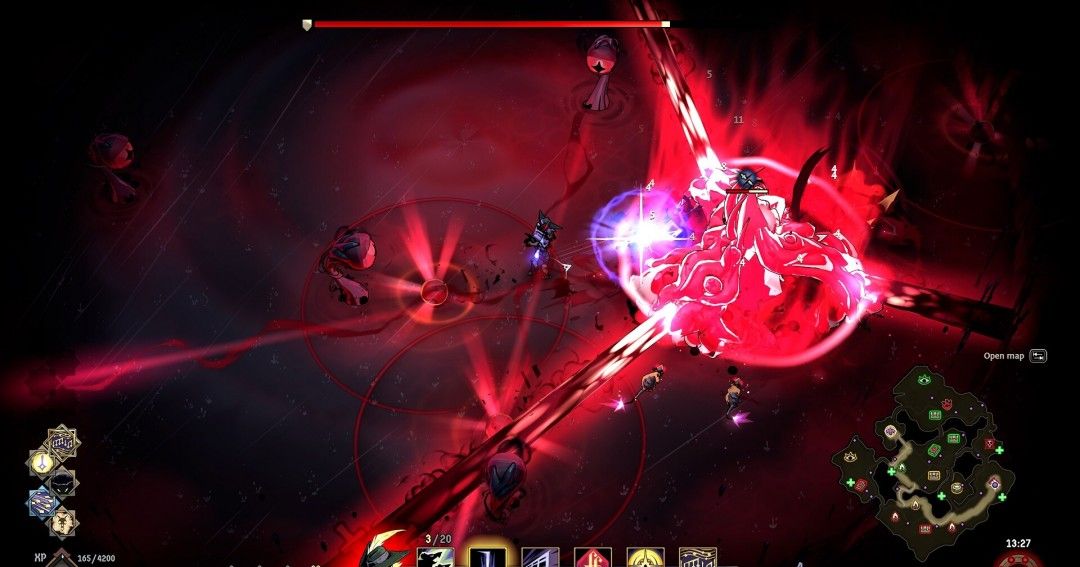View the music notes boon at stack top

[x=62, y=442]
